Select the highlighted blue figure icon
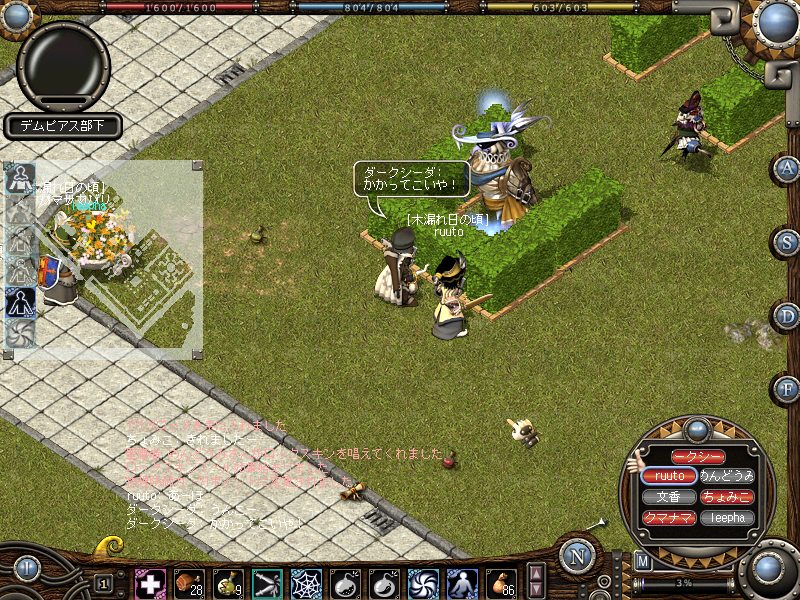This screenshot has height=600, width=800. (x=20, y=301)
